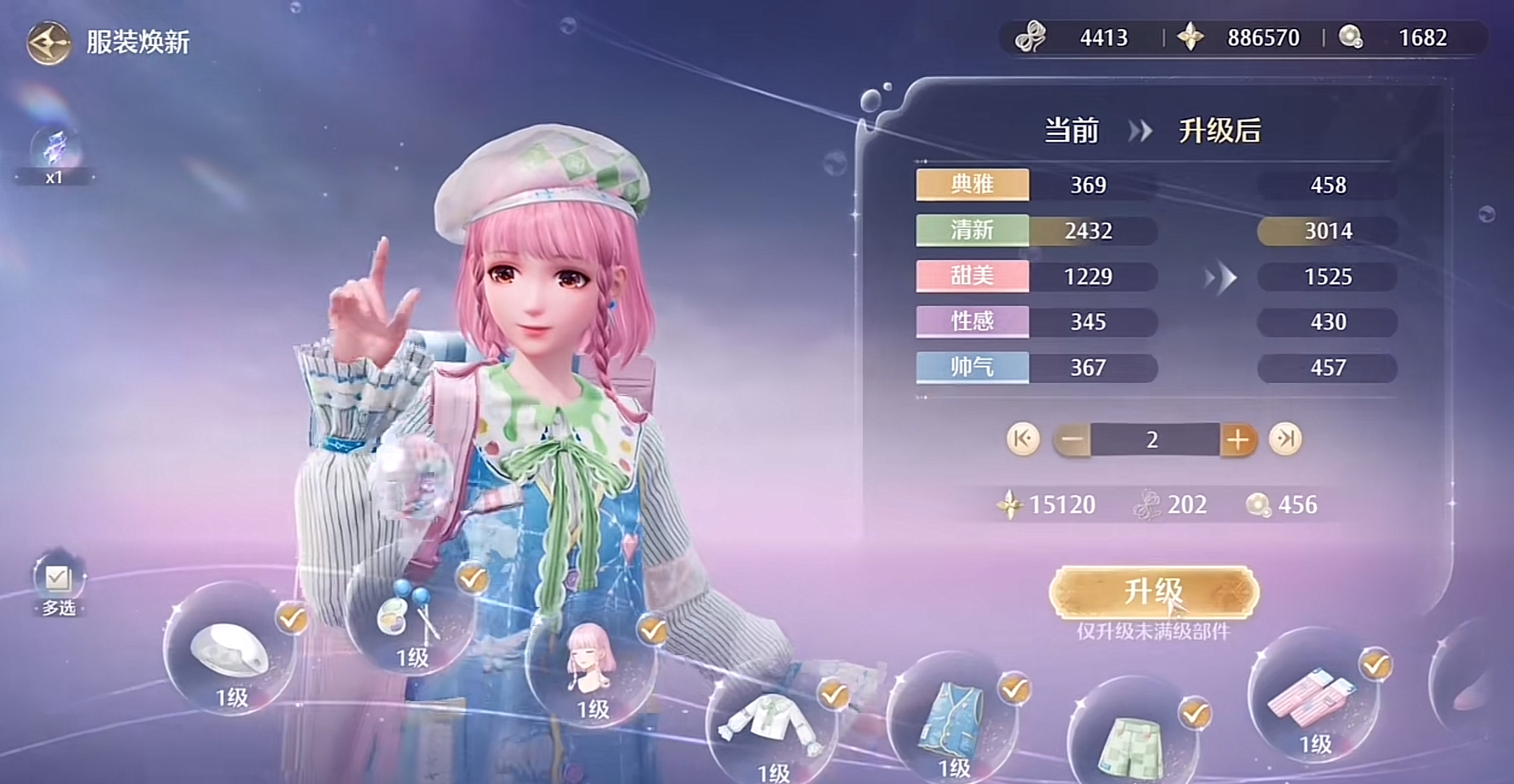
Task: Decrease upgrade level with the minus button
Action: coord(1072,440)
